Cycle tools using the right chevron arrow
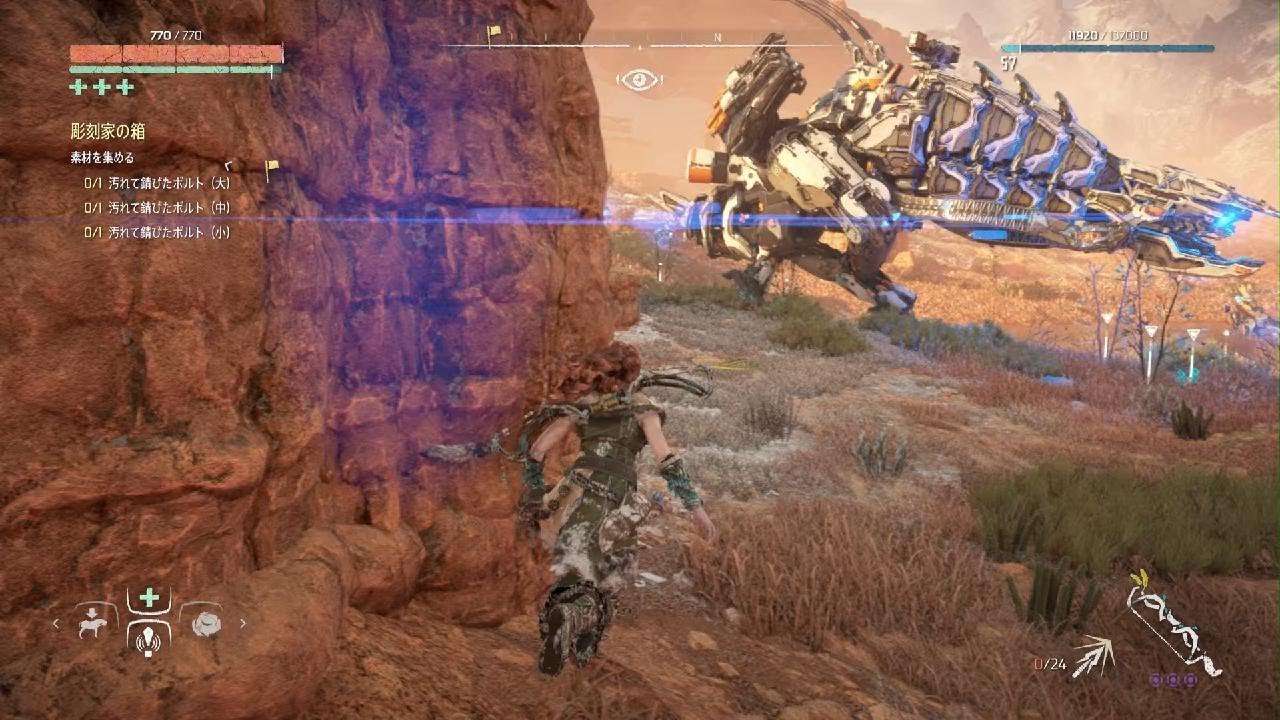This screenshot has width=1280, height=720. [245, 624]
